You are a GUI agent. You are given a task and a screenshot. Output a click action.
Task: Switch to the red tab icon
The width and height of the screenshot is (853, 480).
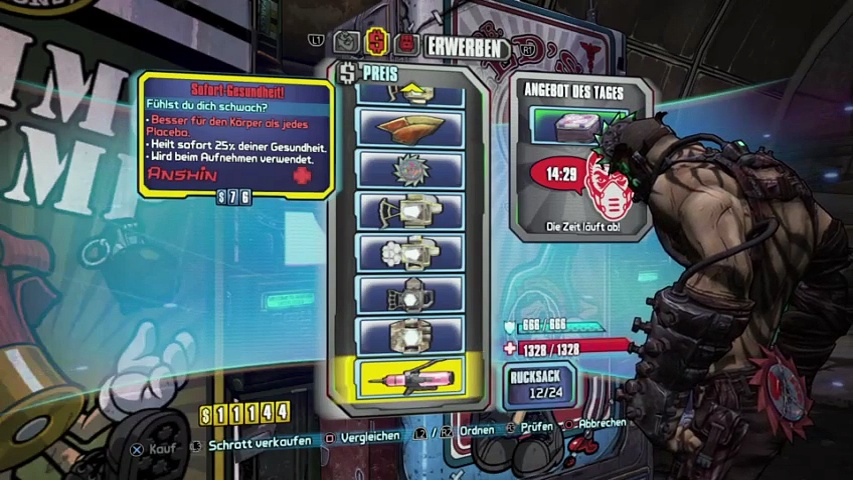tap(406, 43)
